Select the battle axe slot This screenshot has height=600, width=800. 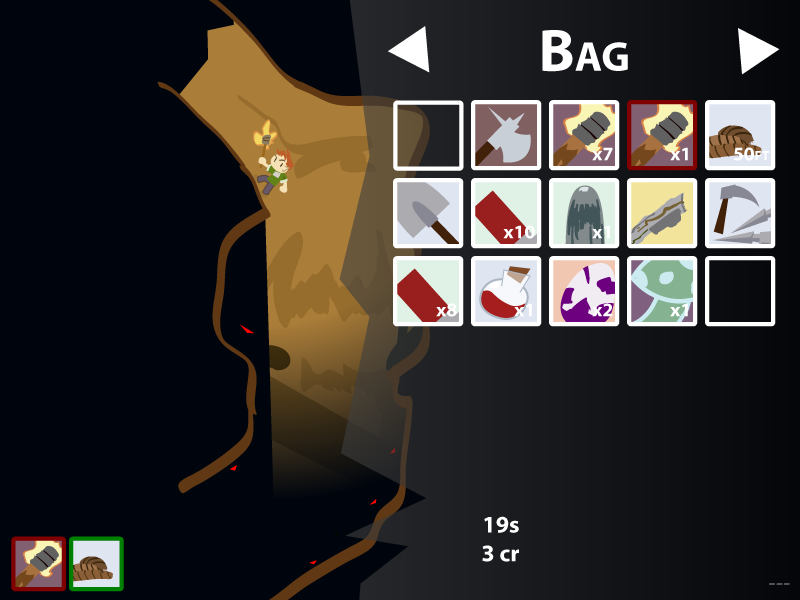coord(506,135)
